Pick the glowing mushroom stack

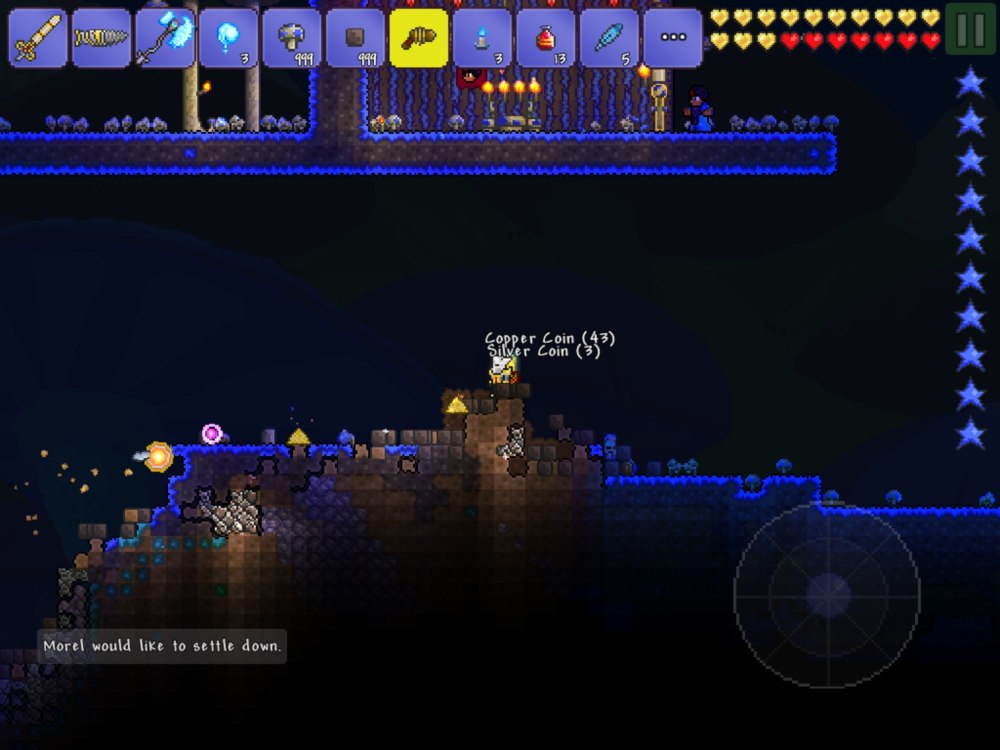[x=292, y=38]
